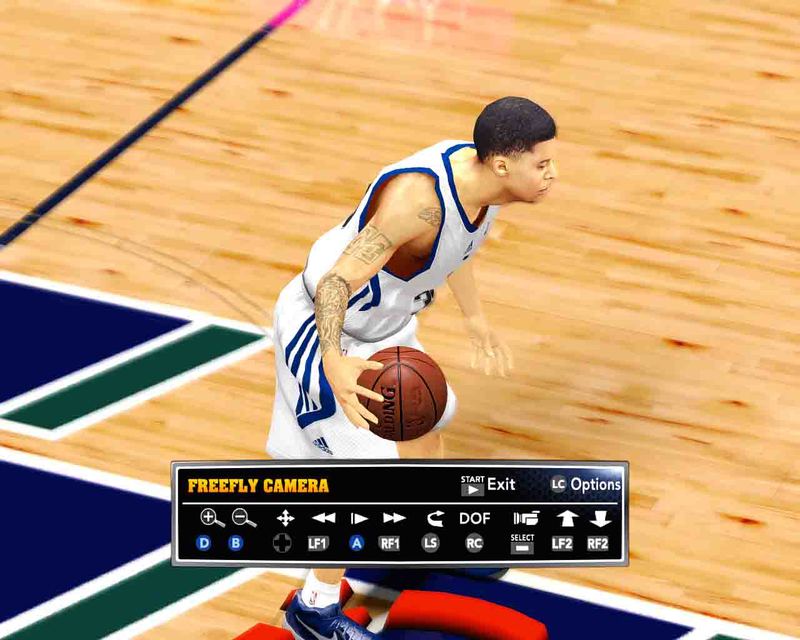Lower the camera with the down arrow
Image resolution: width=800 pixels, height=640 pixels.
(x=600, y=518)
